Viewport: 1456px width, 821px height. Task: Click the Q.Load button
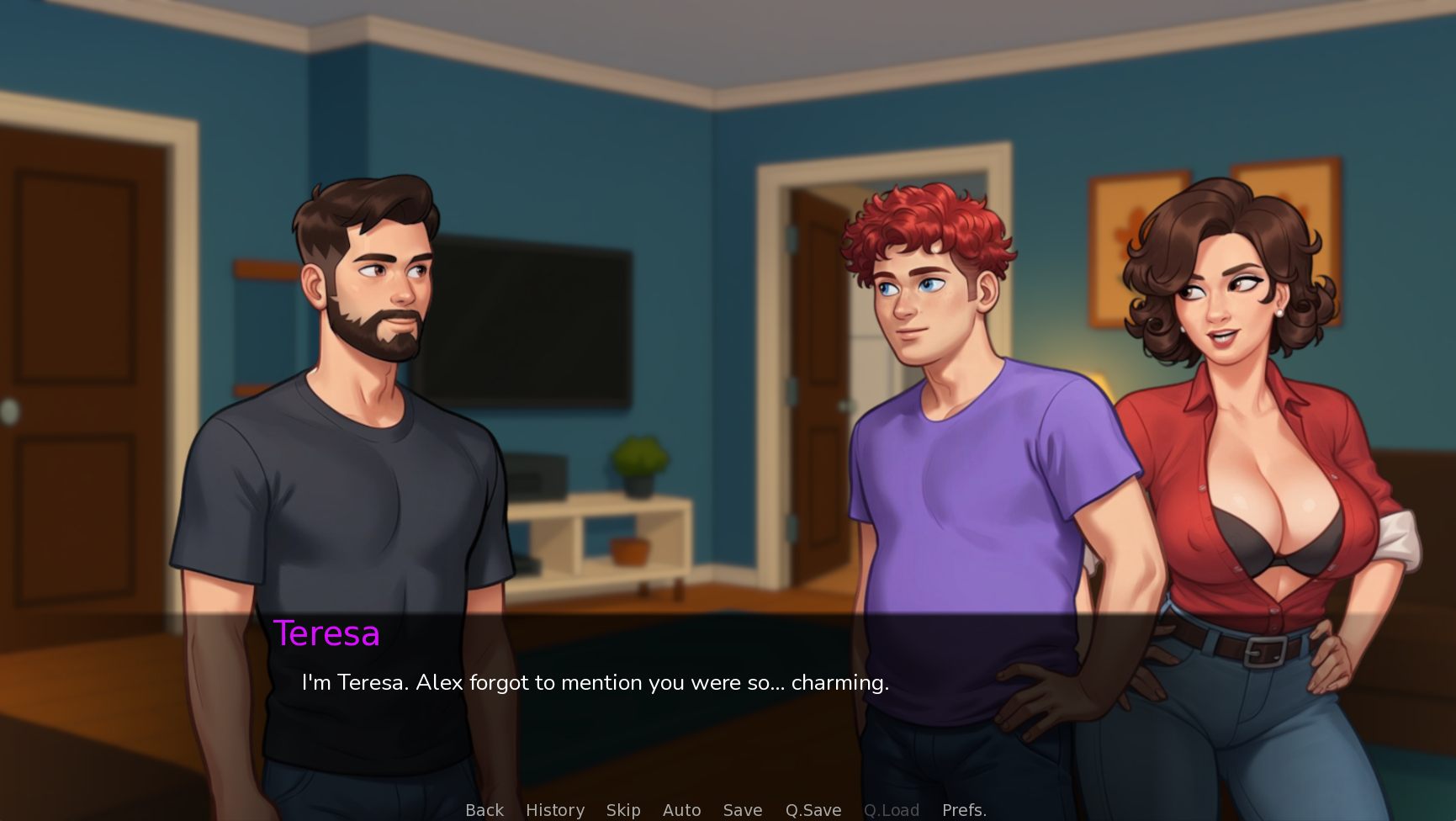892,809
